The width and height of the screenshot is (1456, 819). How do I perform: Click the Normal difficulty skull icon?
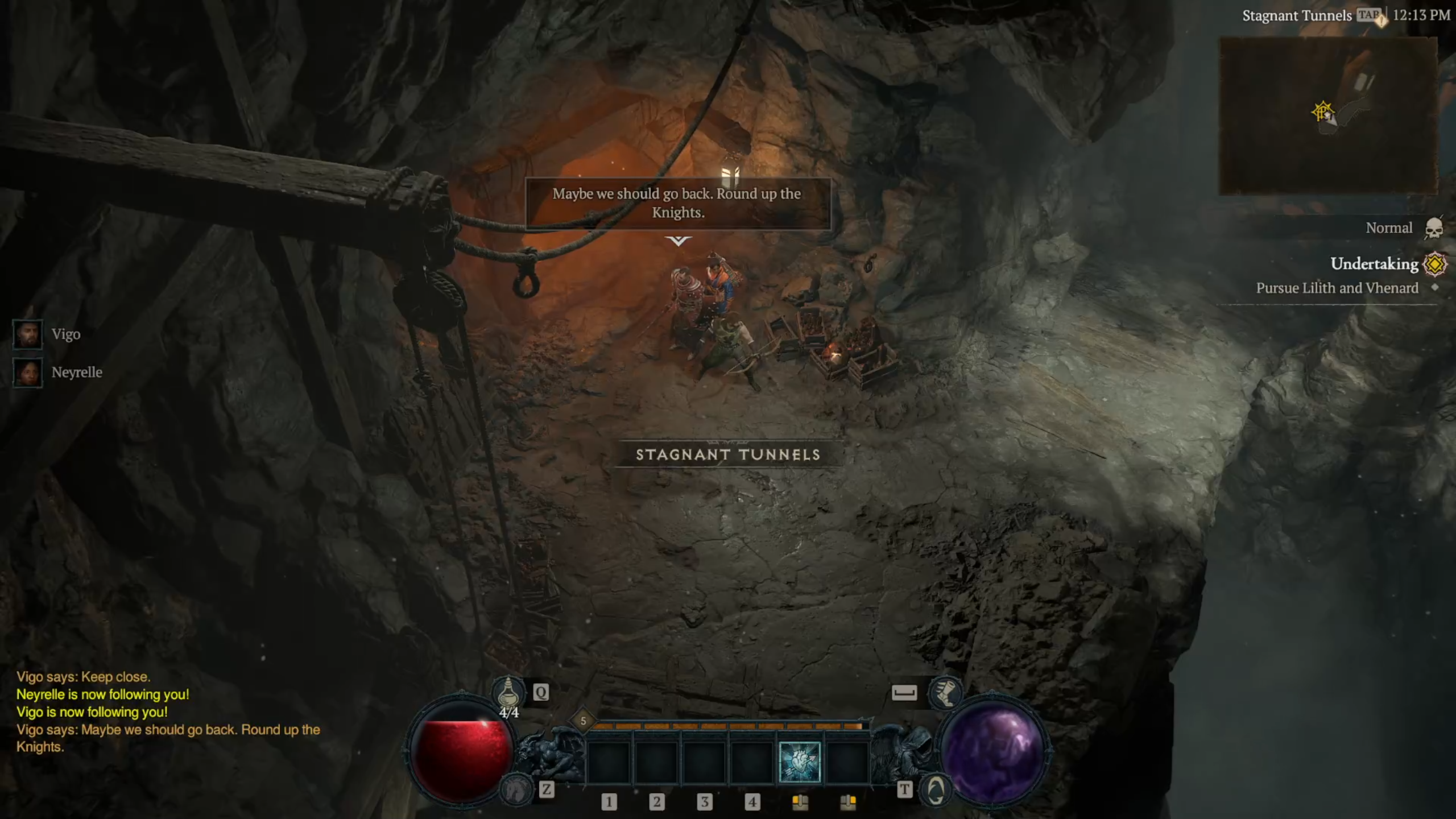click(x=1433, y=229)
